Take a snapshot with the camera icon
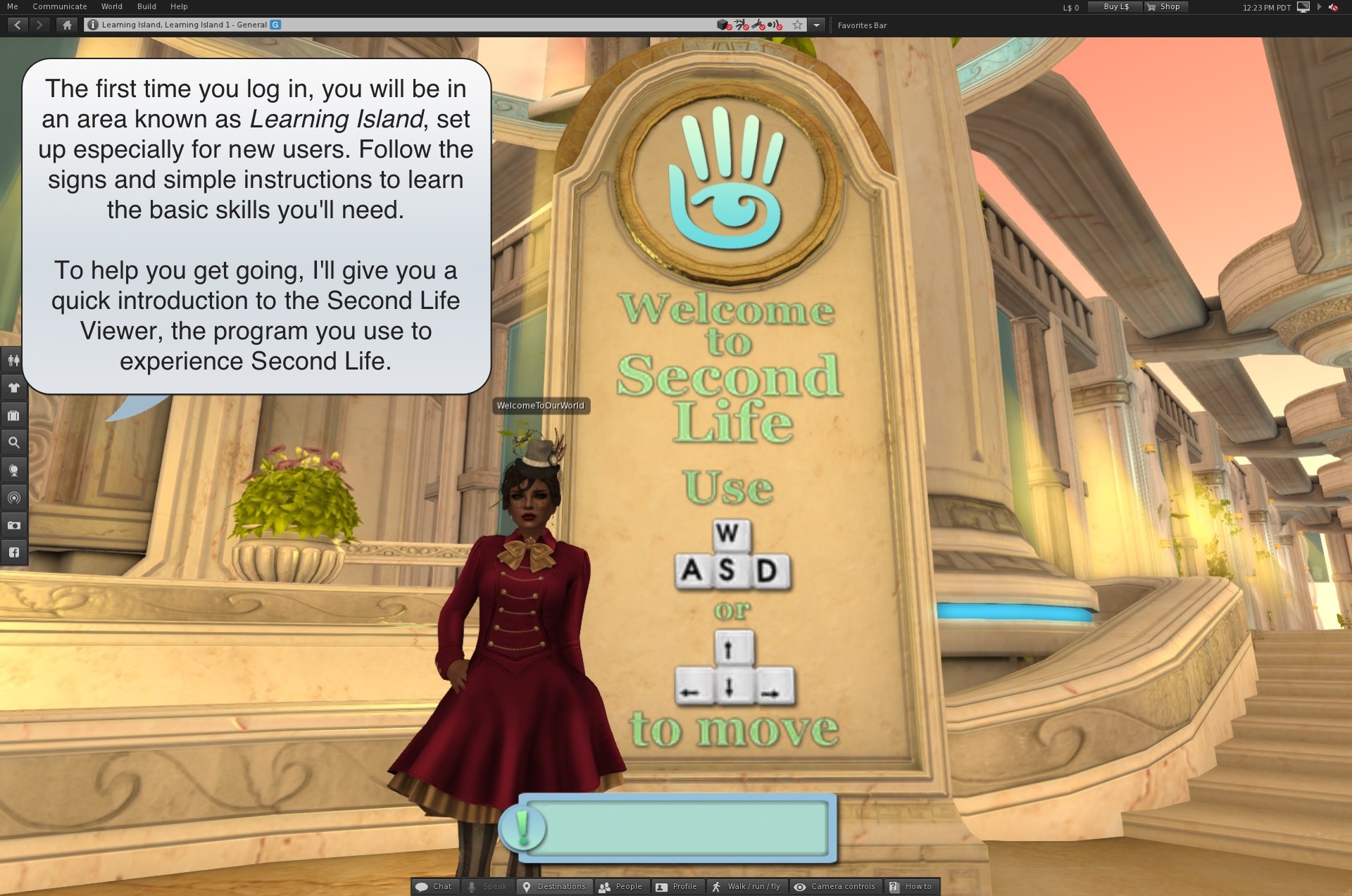The width and height of the screenshot is (1352, 896). (13, 525)
